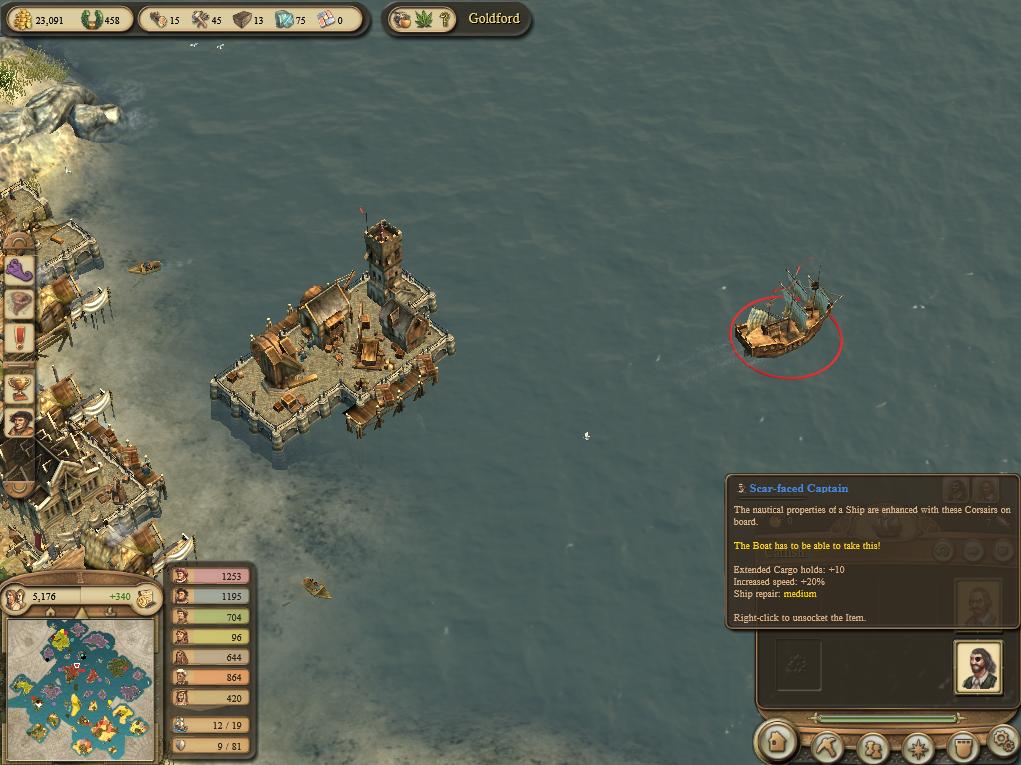The image size is (1021, 765).
Task: Open the trade routes map scroll icon
Action: (144, 598)
